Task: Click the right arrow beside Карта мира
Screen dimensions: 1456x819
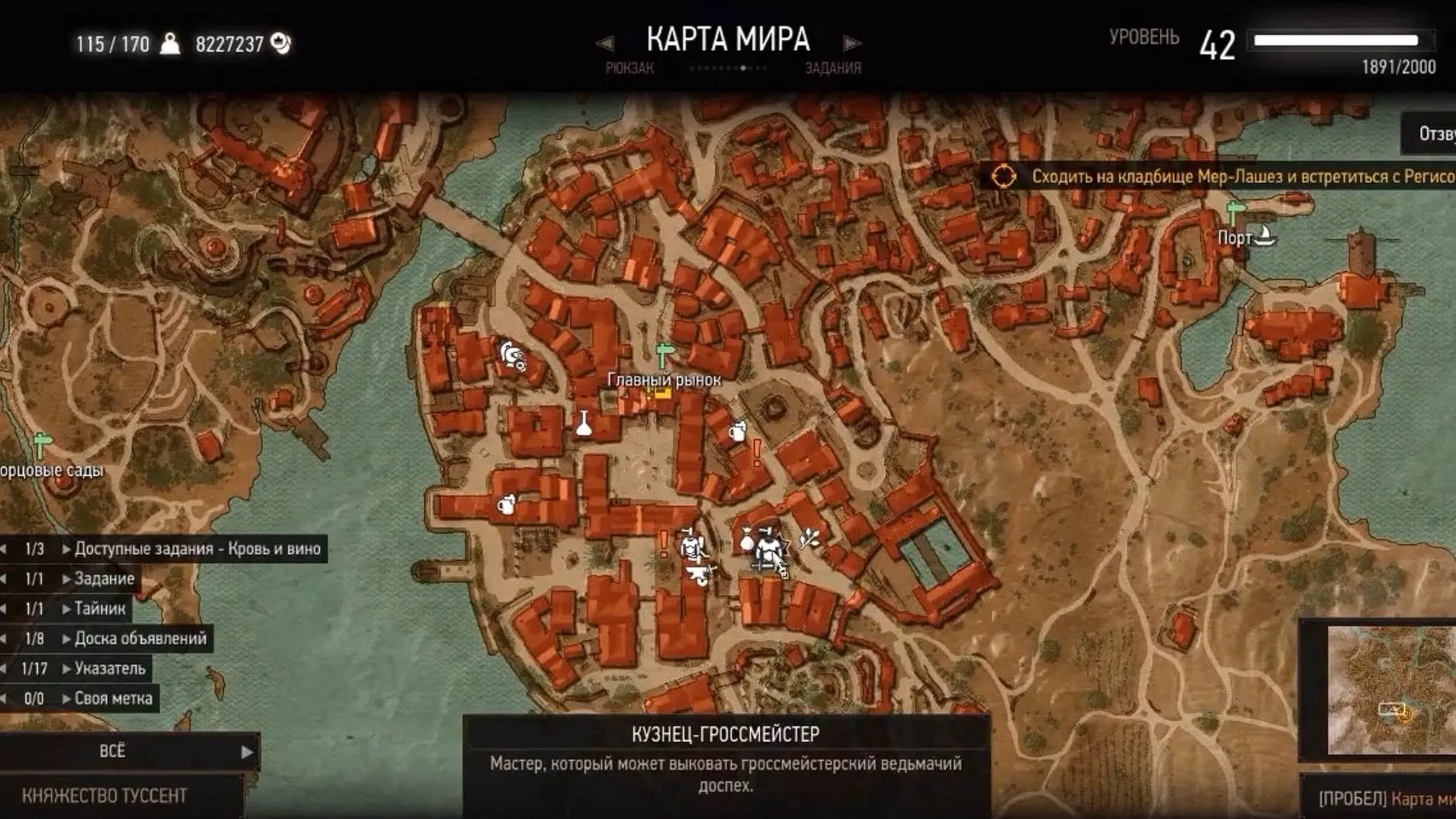Action: pyautogui.click(x=852, y=43)
